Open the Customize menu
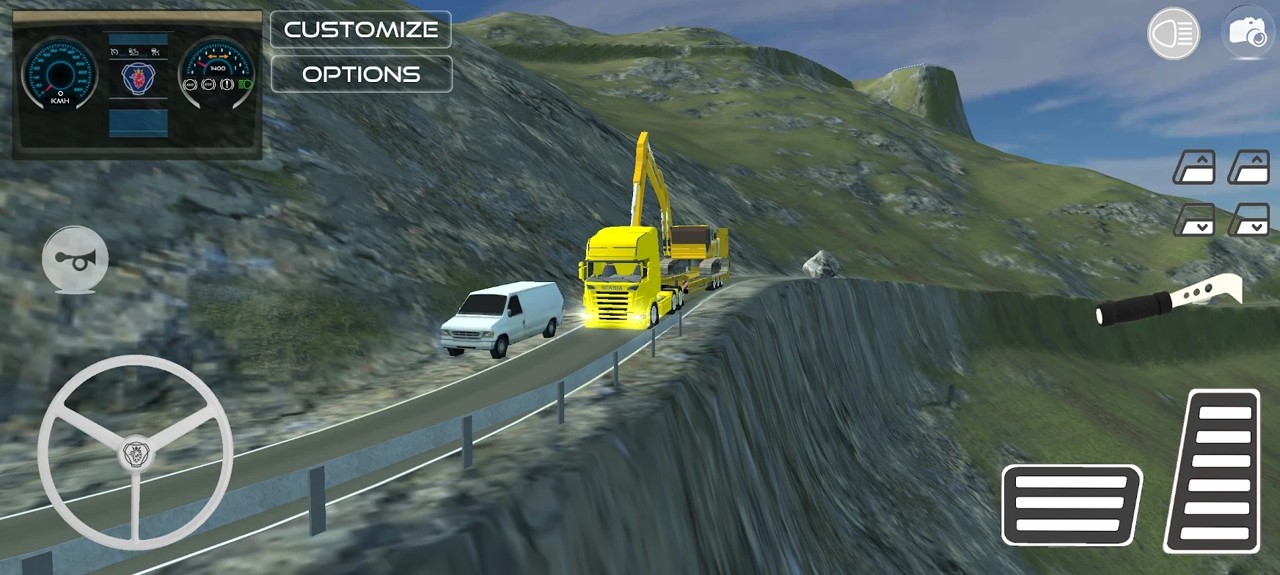1280x575 pixels. point(361,29)
